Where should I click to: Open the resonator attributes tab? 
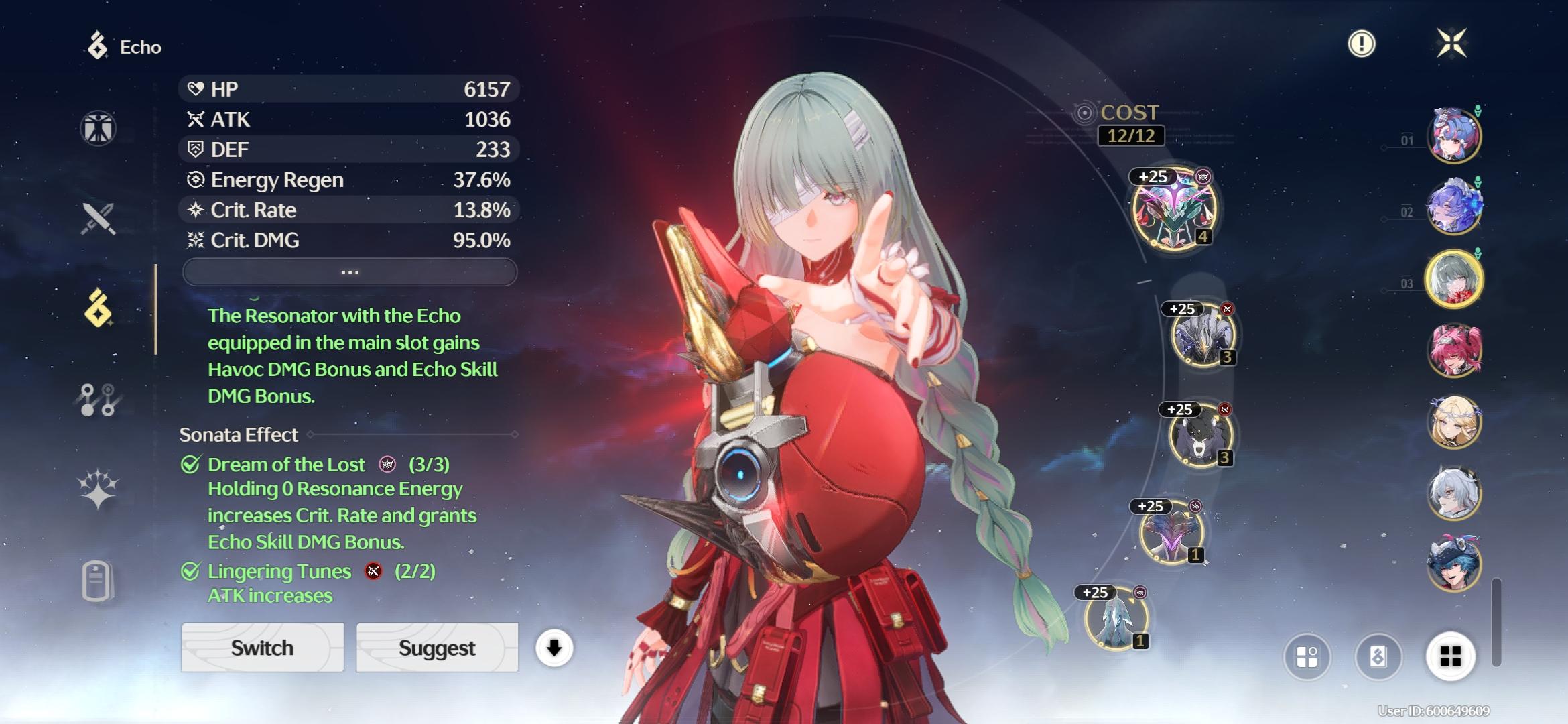coord(99,128)
